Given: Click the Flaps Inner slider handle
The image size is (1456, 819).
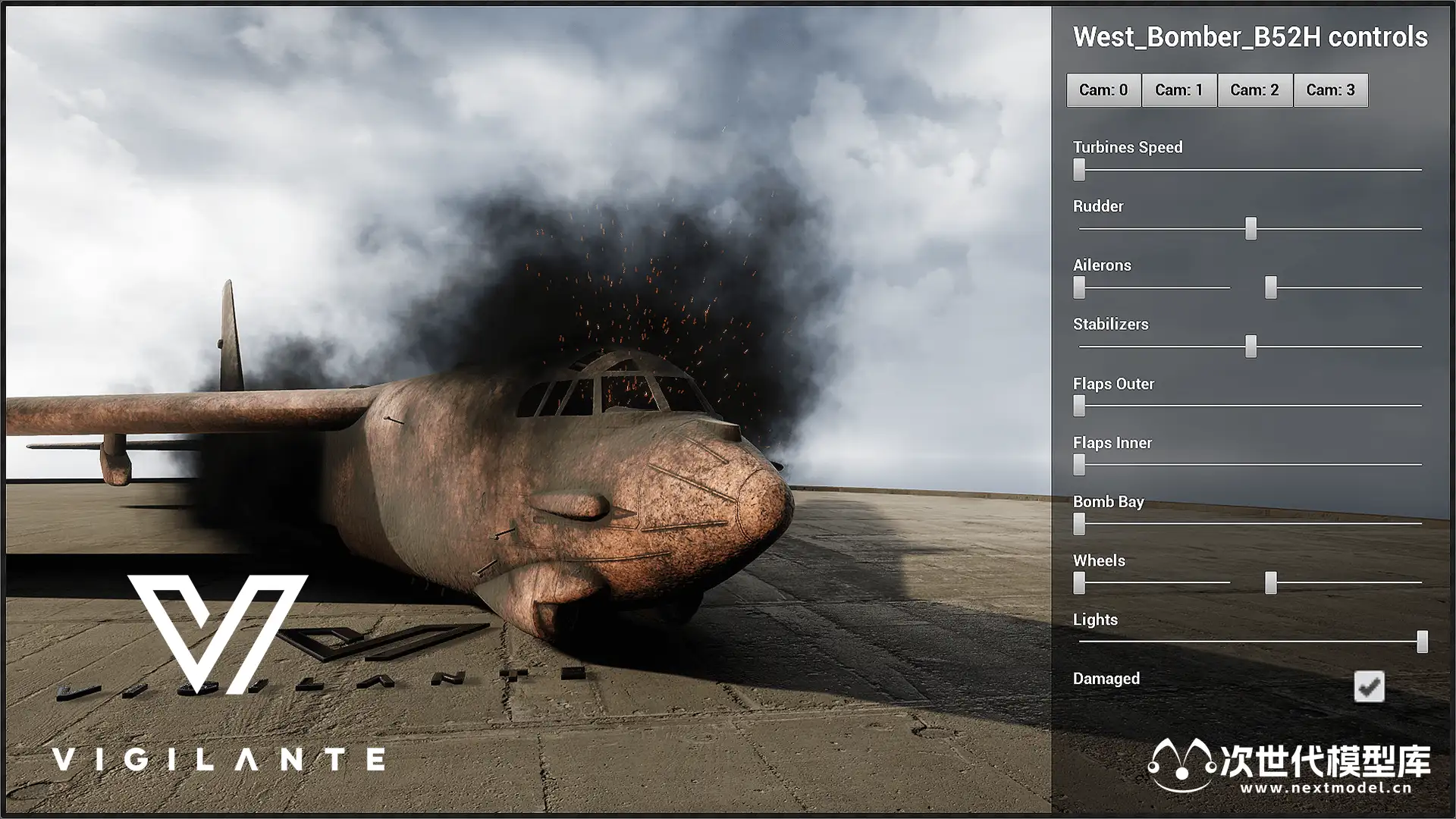Looking at the screenshot, I should tap(1079, 464).
